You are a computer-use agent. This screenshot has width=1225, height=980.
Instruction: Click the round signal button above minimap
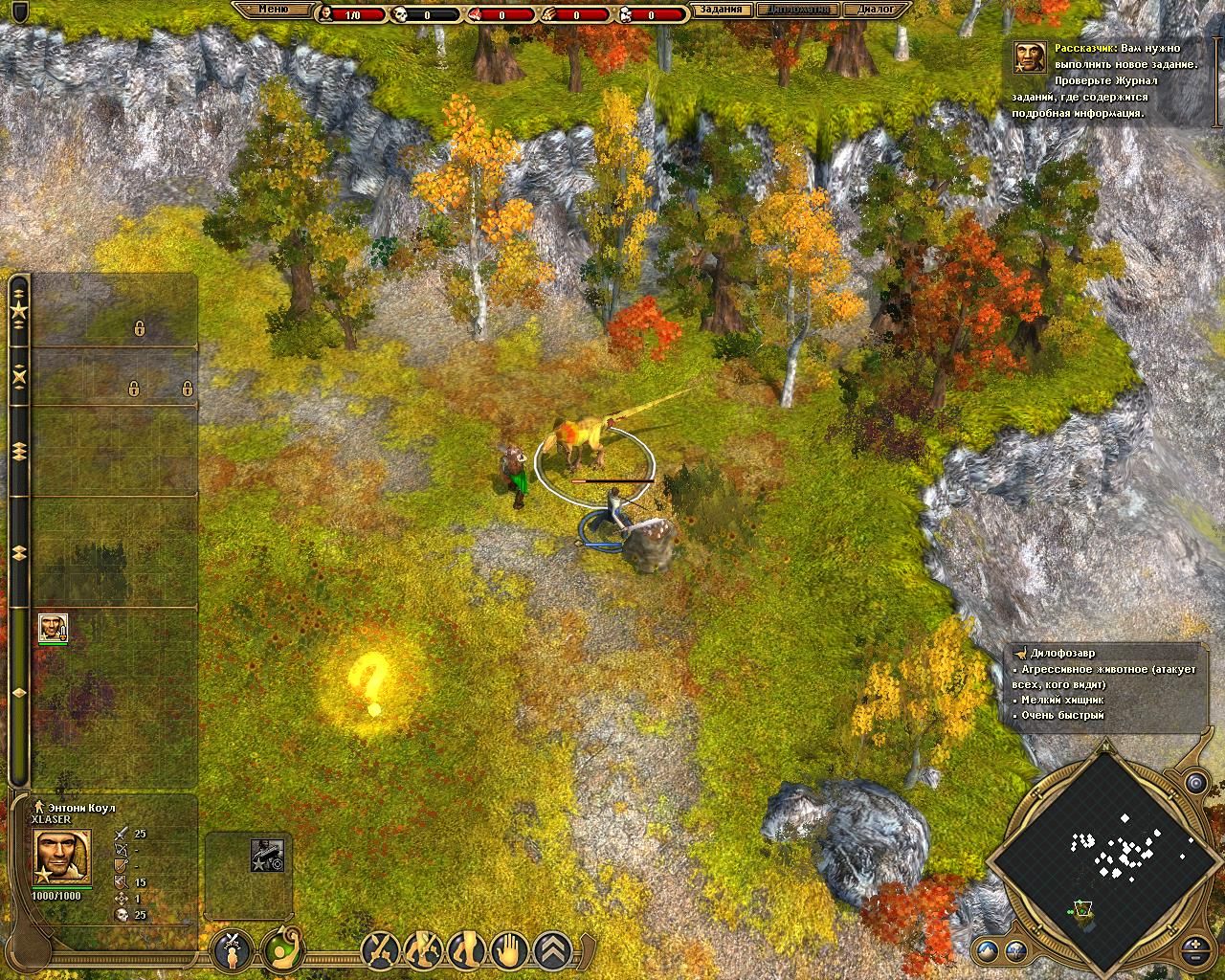click(x=1197, y=784)
